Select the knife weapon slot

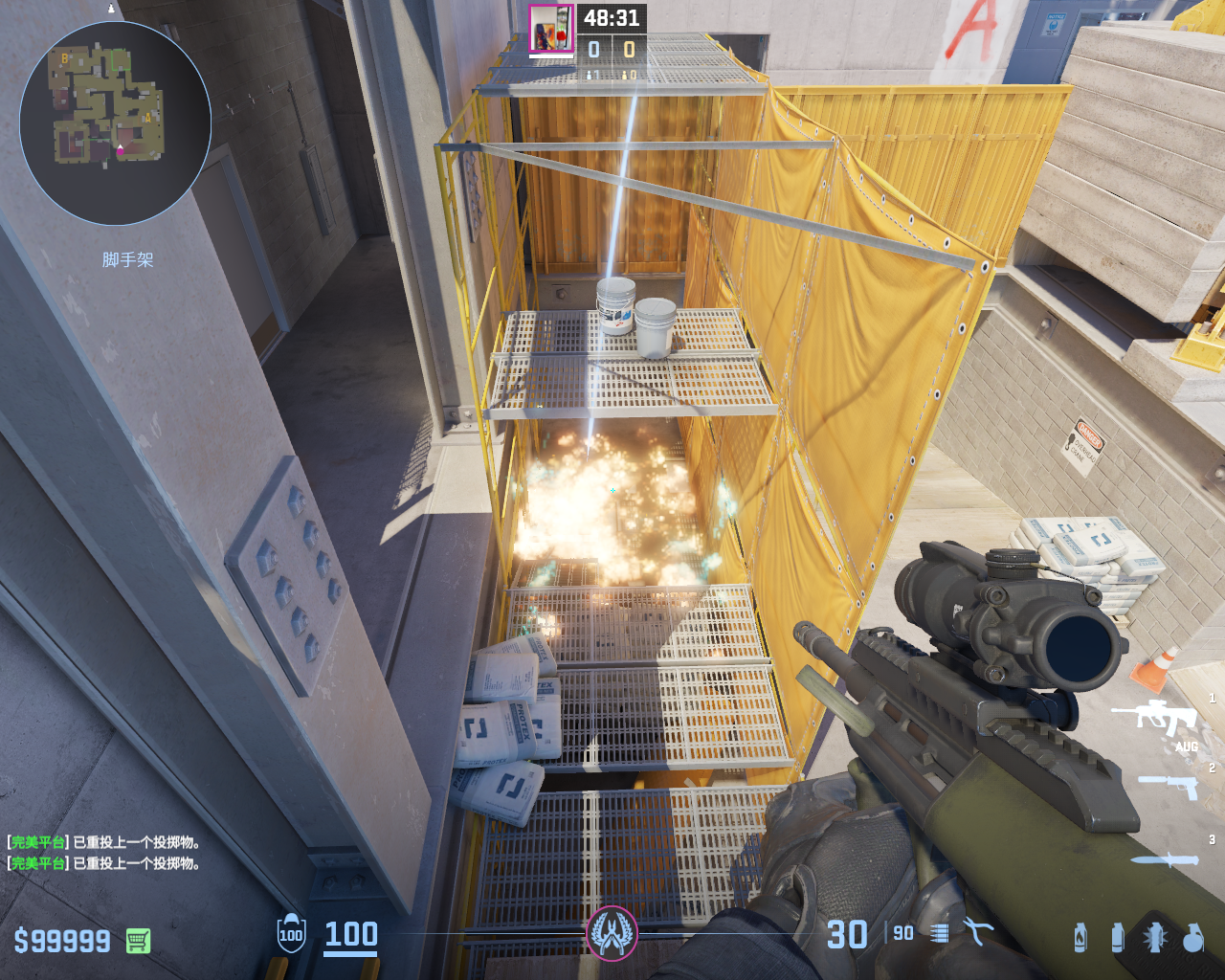pyautogui.click(x=1168, y=859)
